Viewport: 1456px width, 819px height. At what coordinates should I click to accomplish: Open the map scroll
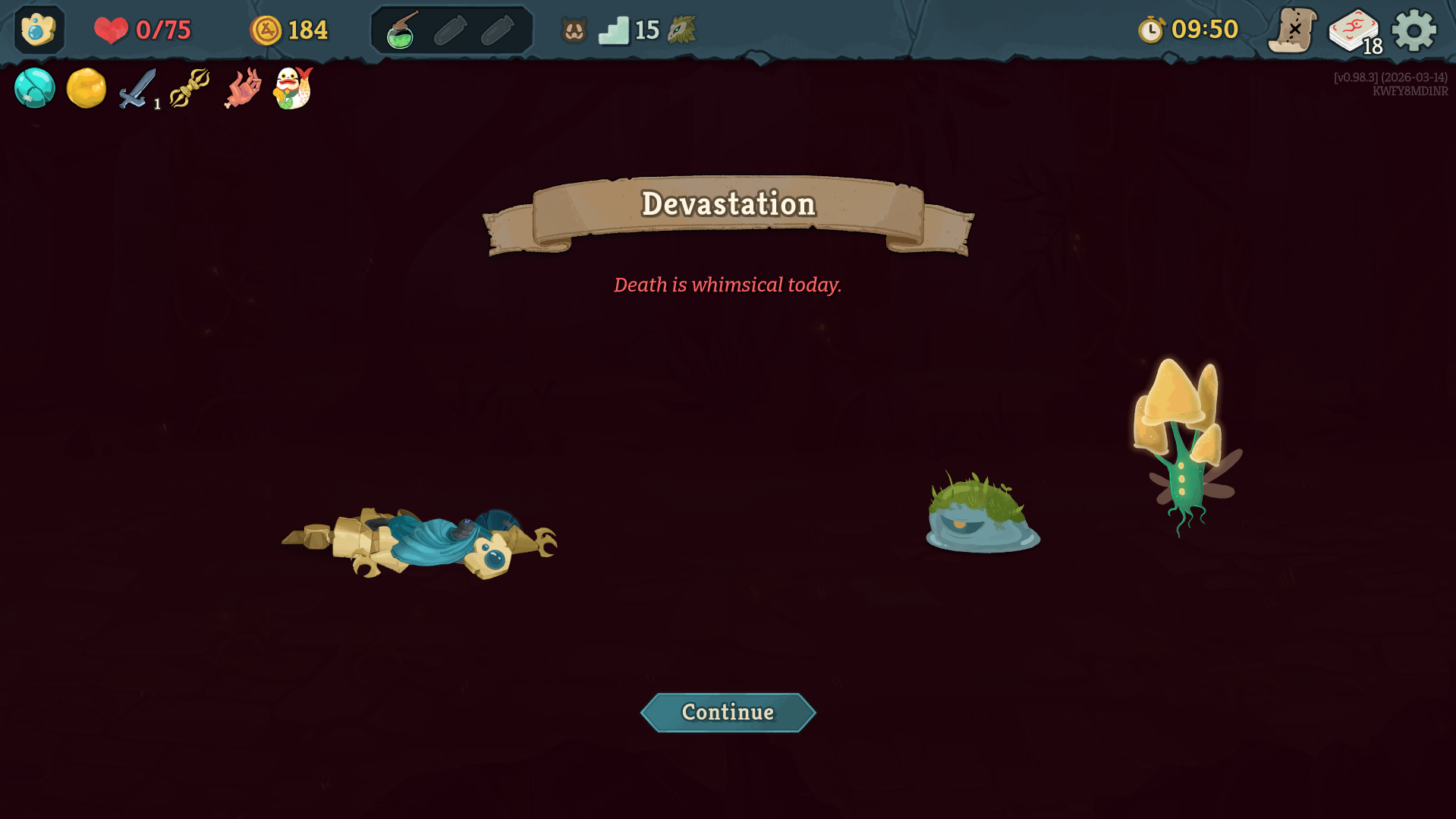(1292, 30)
